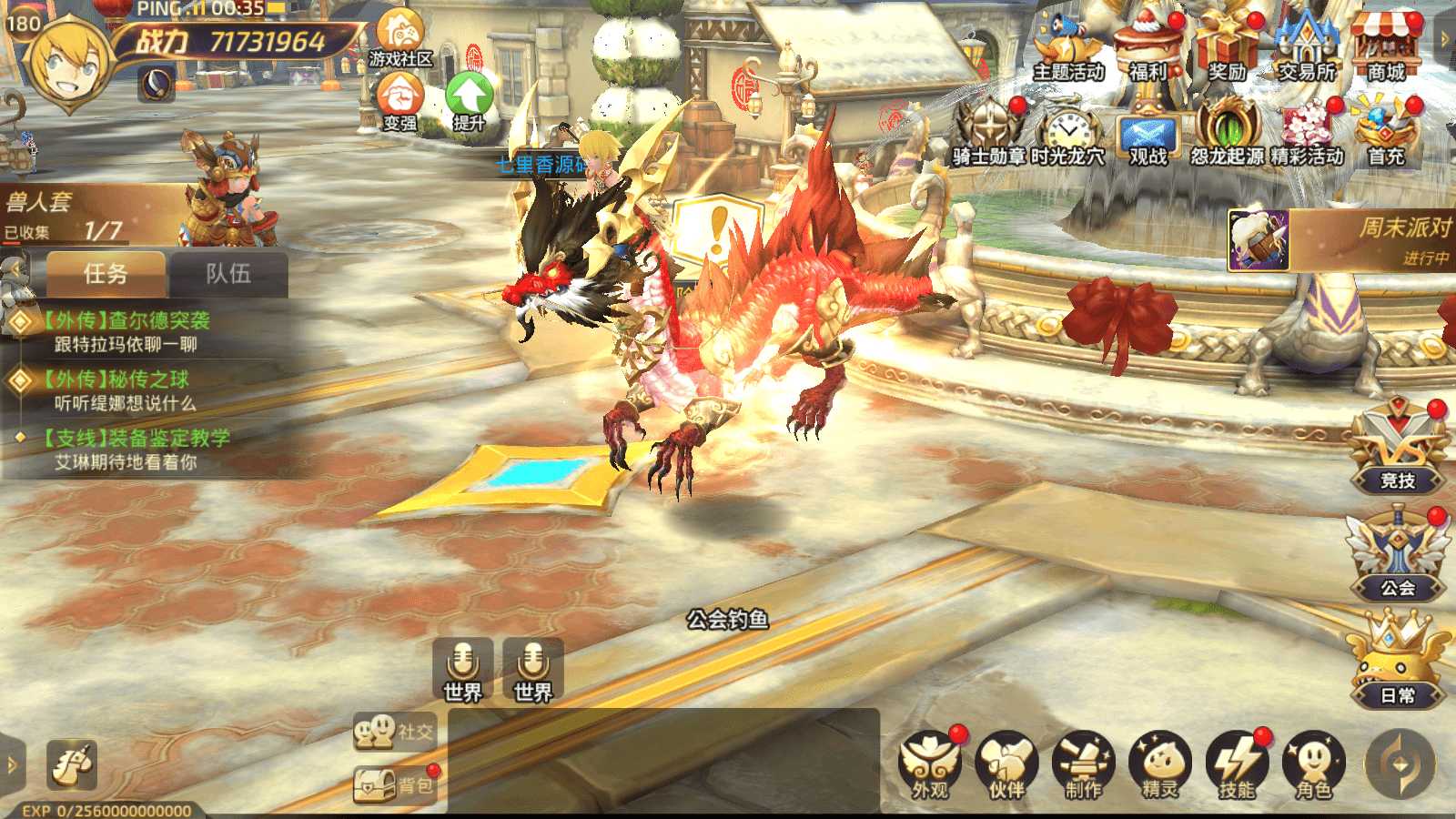Track the 查尔德突袭 side story quest
Screen dimensions: 1456x819
127,331
